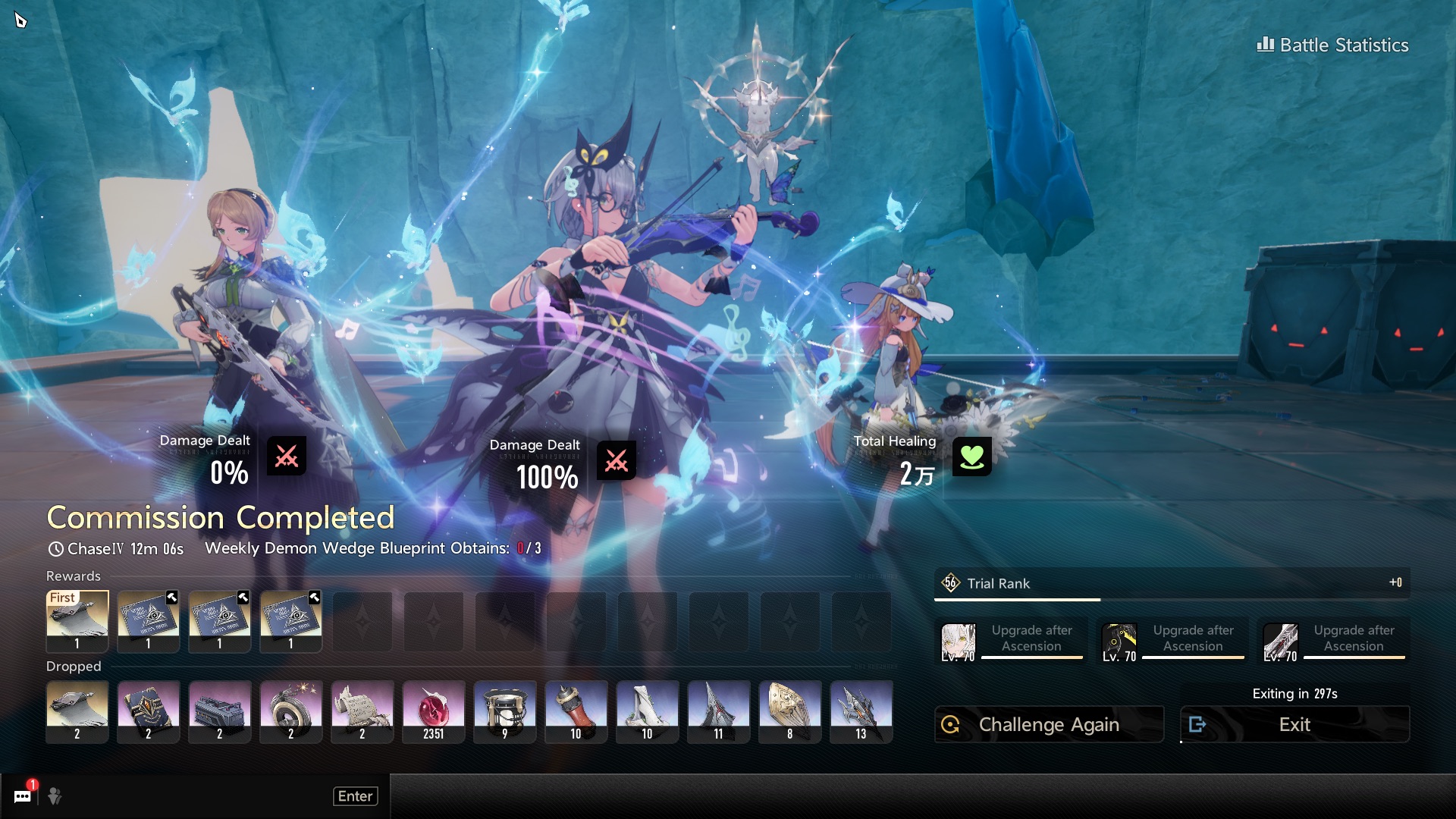Check the spiked claw drop with 13
Image resolution: width=1456 pixels, height=819 pixels.
coord(861,711)
